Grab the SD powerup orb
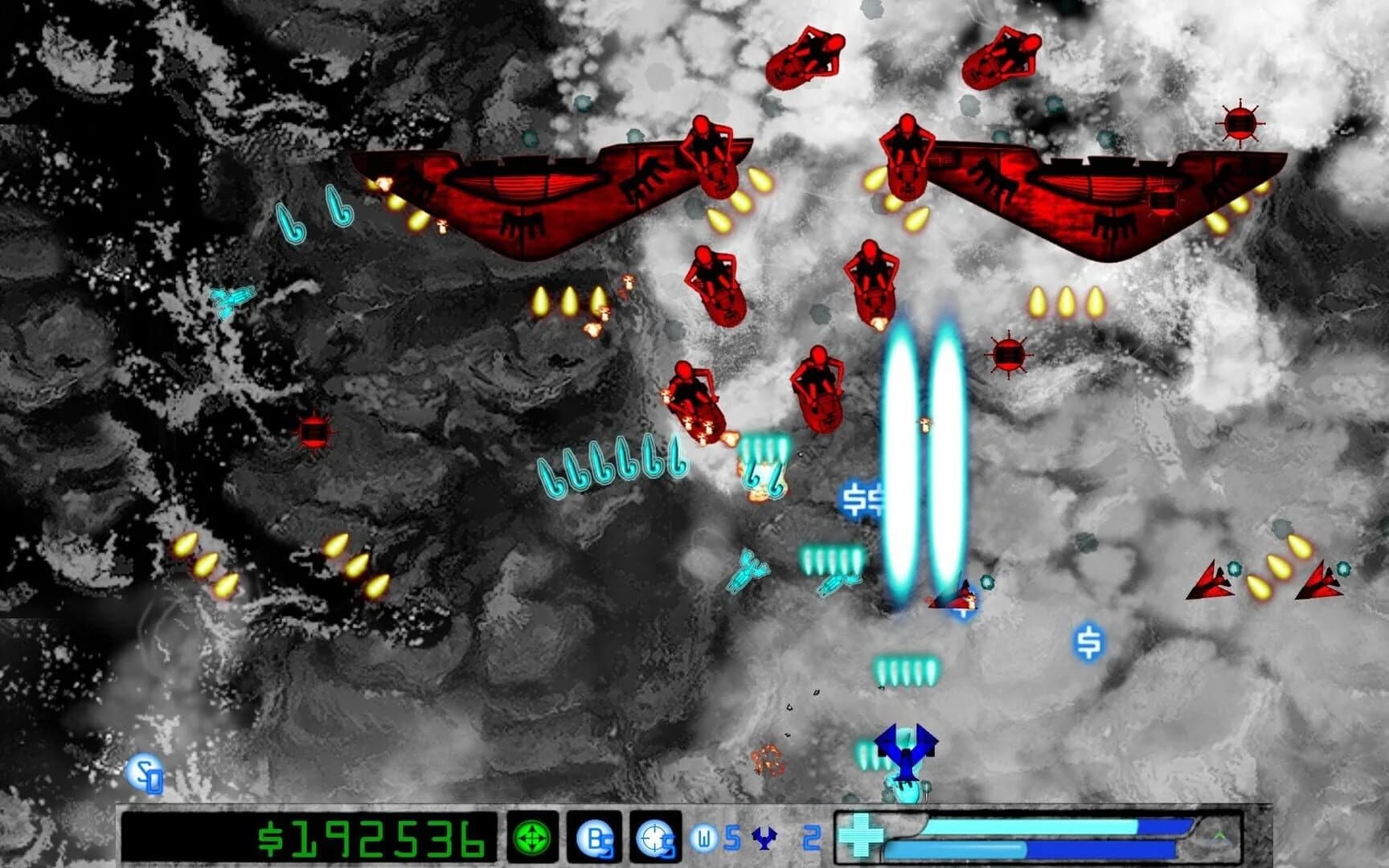This screenshot has width=1389, height=868. [146, 774]
